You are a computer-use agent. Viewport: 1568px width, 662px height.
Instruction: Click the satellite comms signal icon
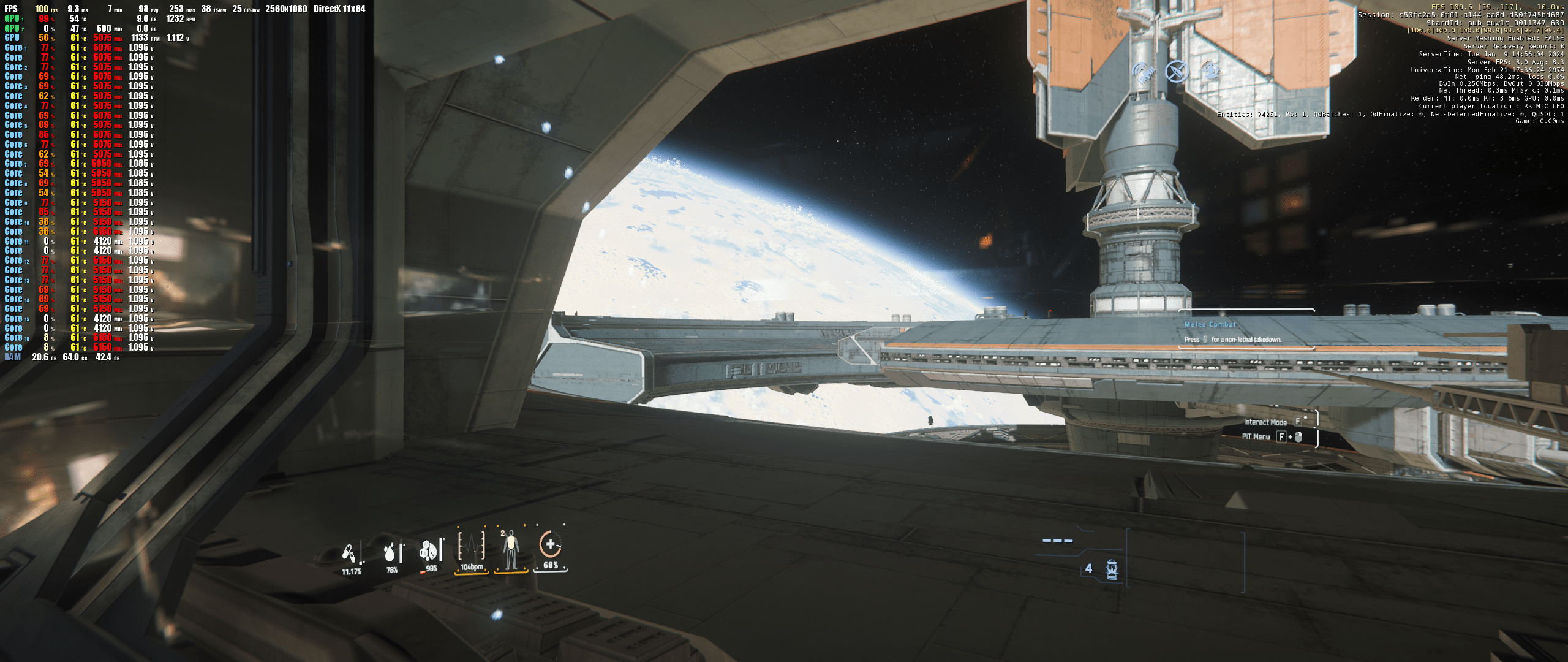[x=1143, y=73]
